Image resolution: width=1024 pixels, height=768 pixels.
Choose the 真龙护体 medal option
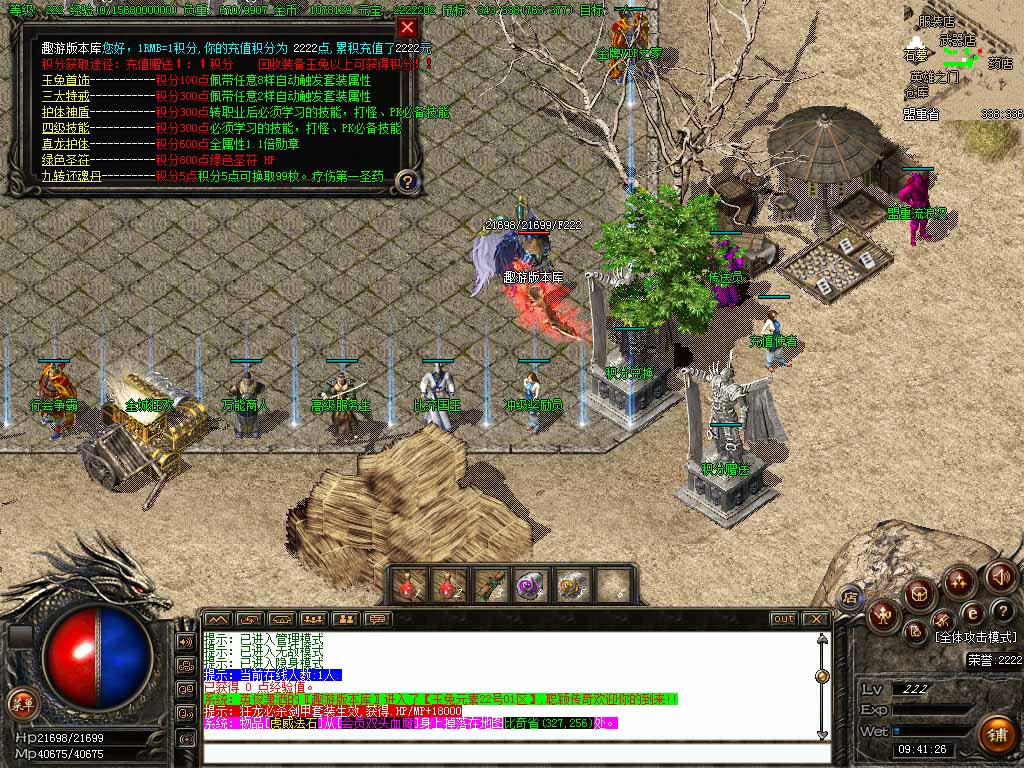pyautogui.click(x=66, y=144)
